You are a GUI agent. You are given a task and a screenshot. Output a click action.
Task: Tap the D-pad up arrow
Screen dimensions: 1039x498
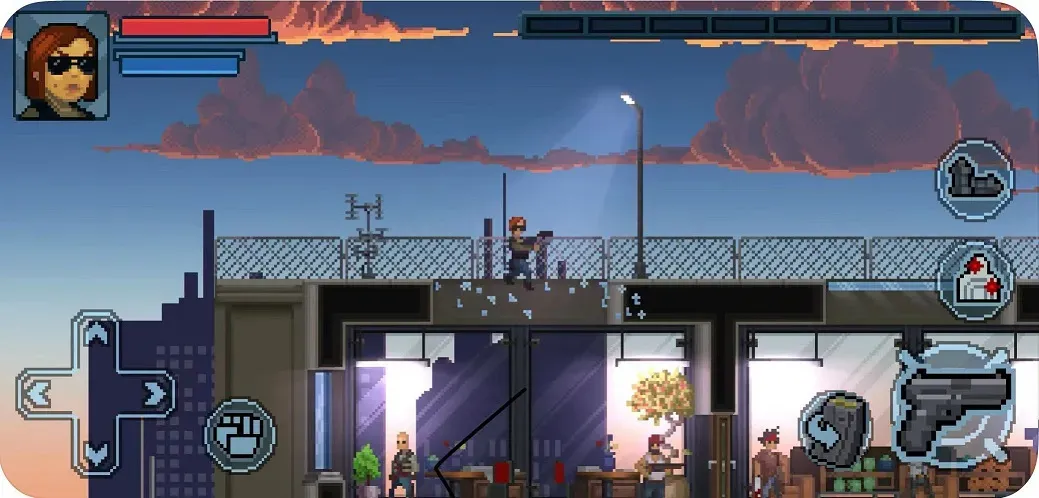96,336
